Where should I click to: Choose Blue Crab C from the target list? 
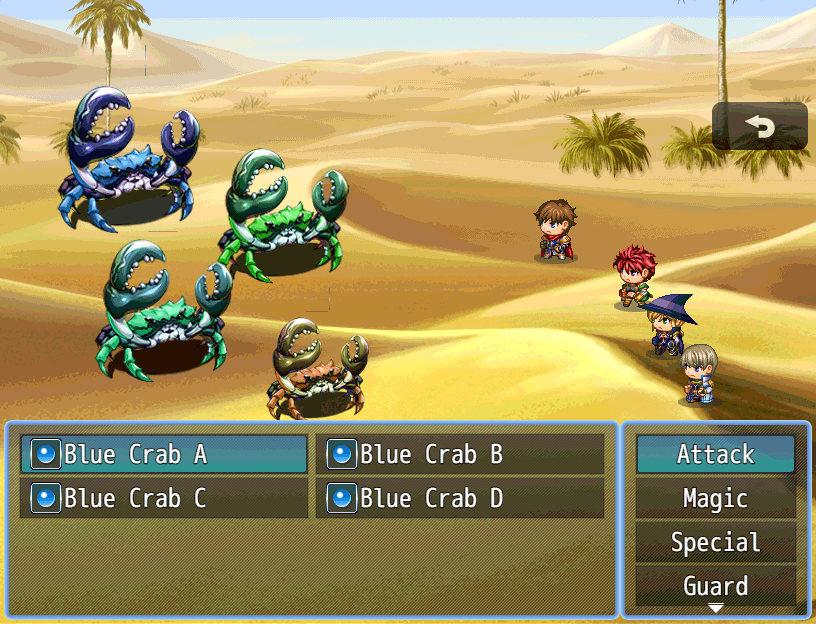164,498
